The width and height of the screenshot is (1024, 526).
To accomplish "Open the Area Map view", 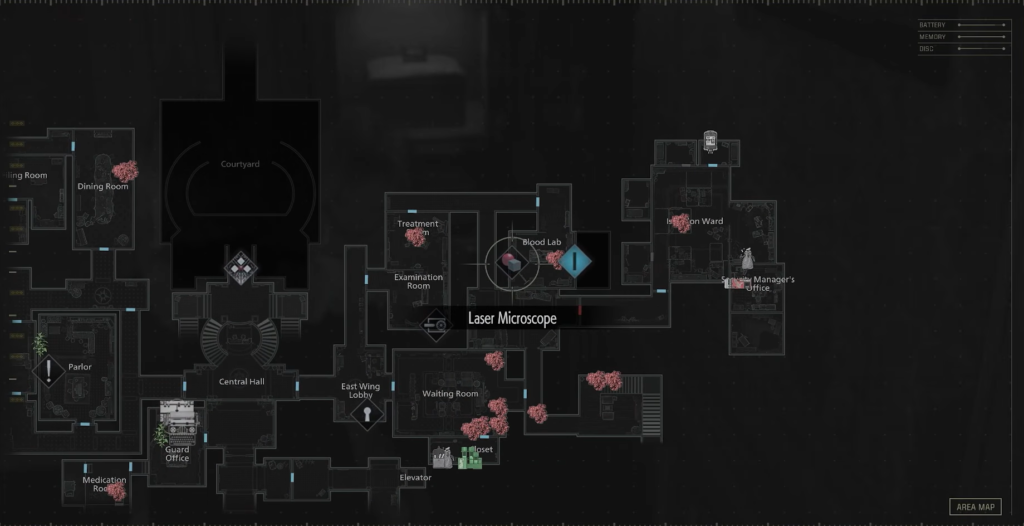I will 974,507.
